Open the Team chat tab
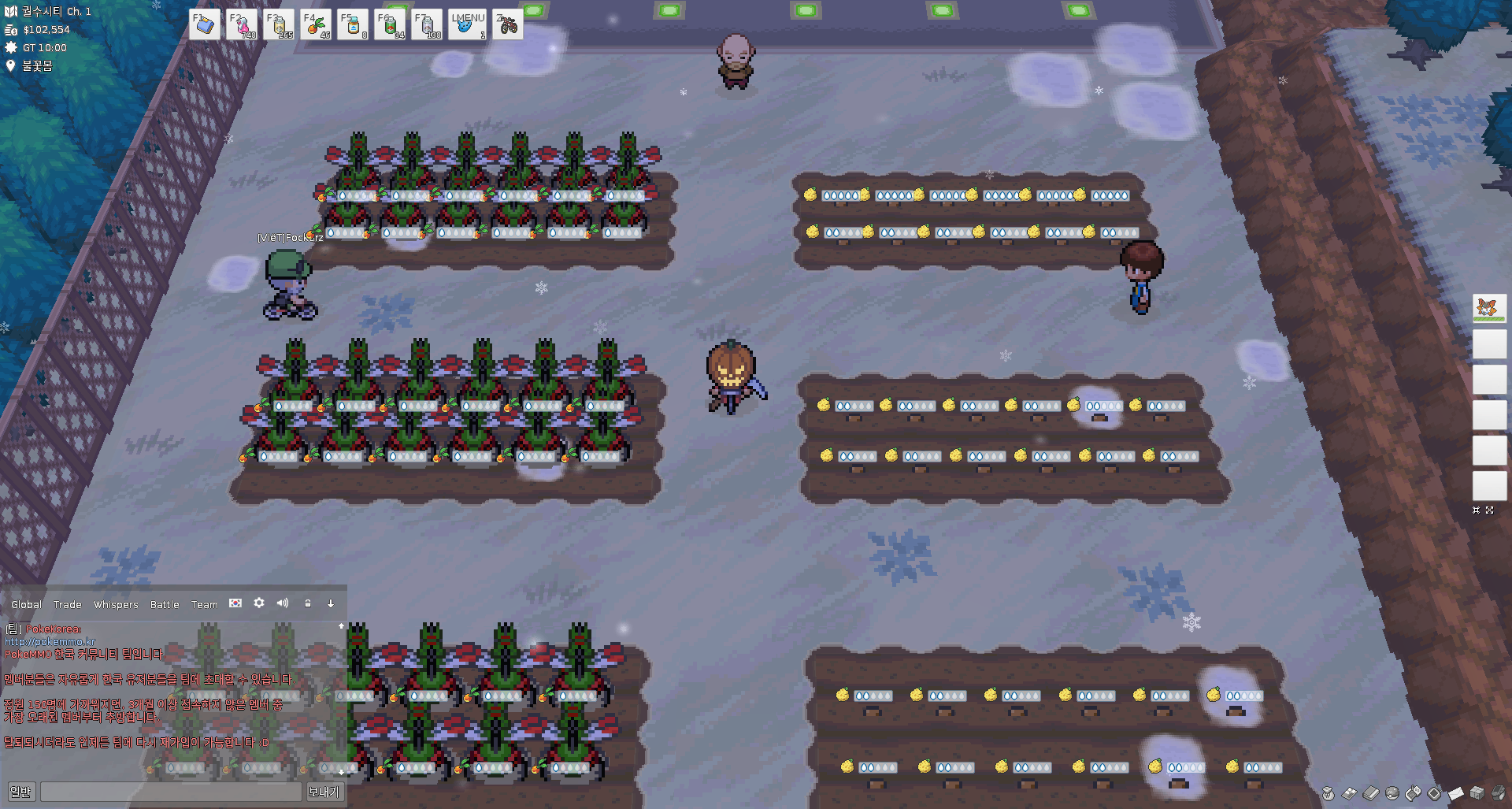Viewport: 1512px width, 809px height. click(x=204, y=604)
